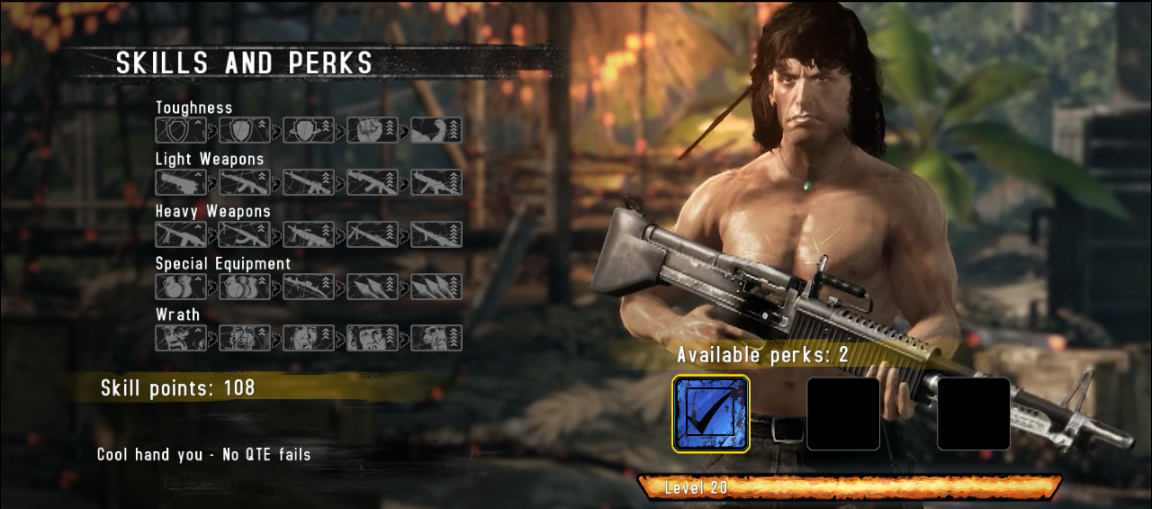1152x509 pixels.
Task: Pick the top-tier Heavy Weapons skill
Action: pyautogui.click(x=437, y=234)
